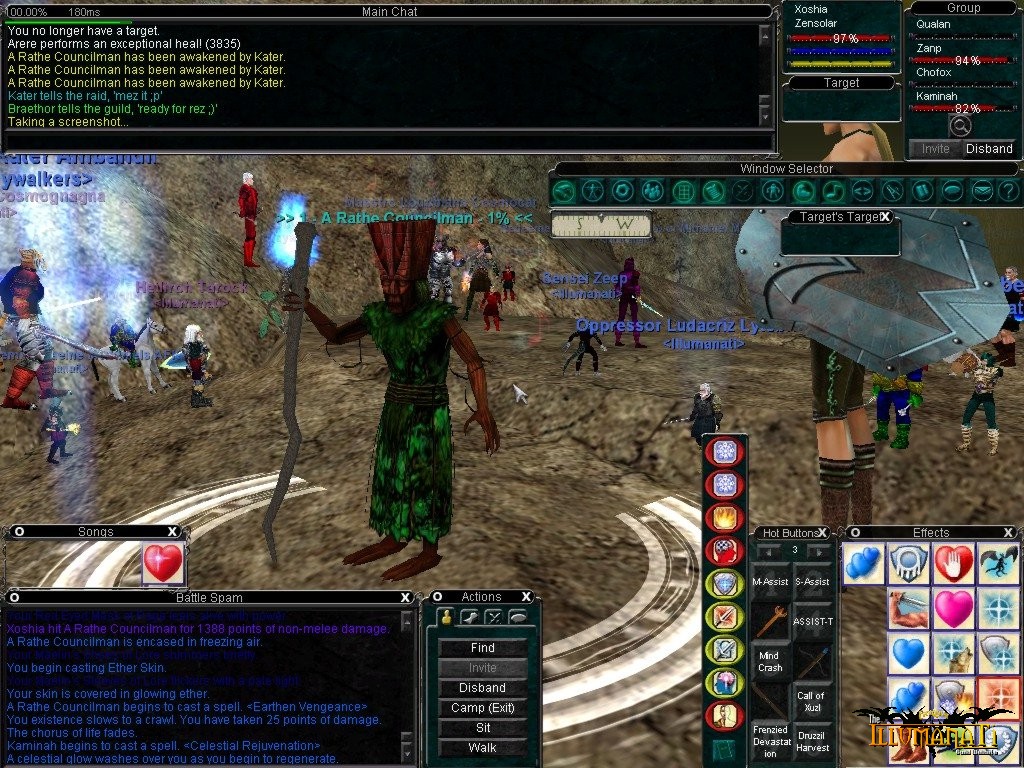Open help from the Window Selector question mark
Viewport: 1024px width, 768px height.
[1009, 190]
